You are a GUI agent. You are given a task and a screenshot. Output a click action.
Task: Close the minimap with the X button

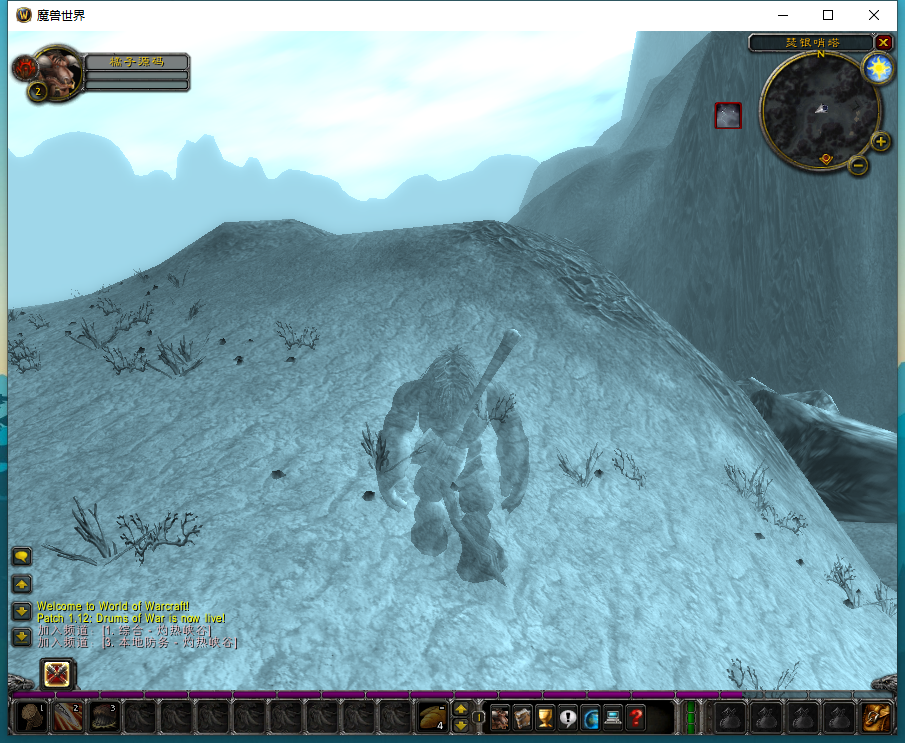coord(883,42)
